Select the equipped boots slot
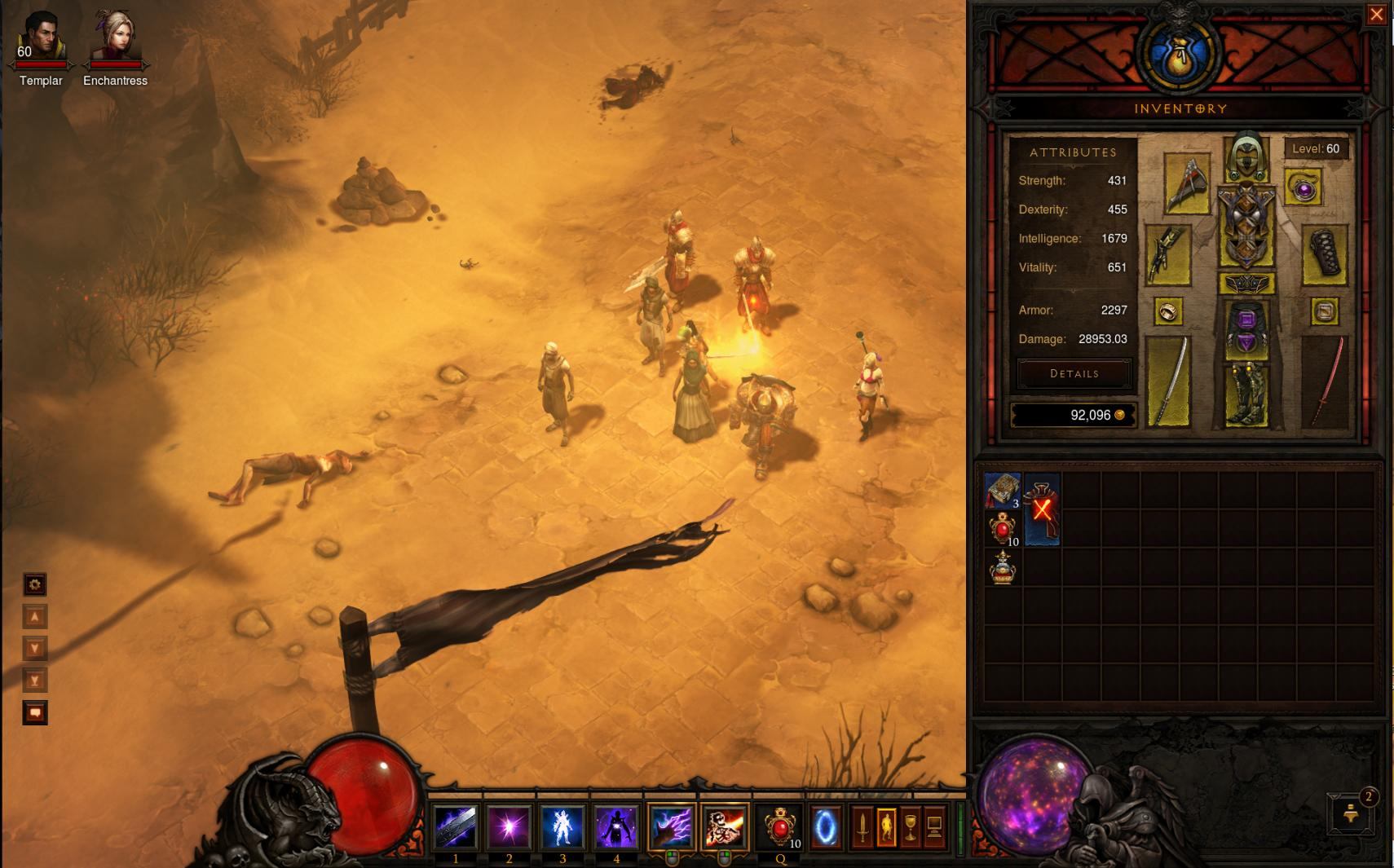 [x=1246, y=394]
